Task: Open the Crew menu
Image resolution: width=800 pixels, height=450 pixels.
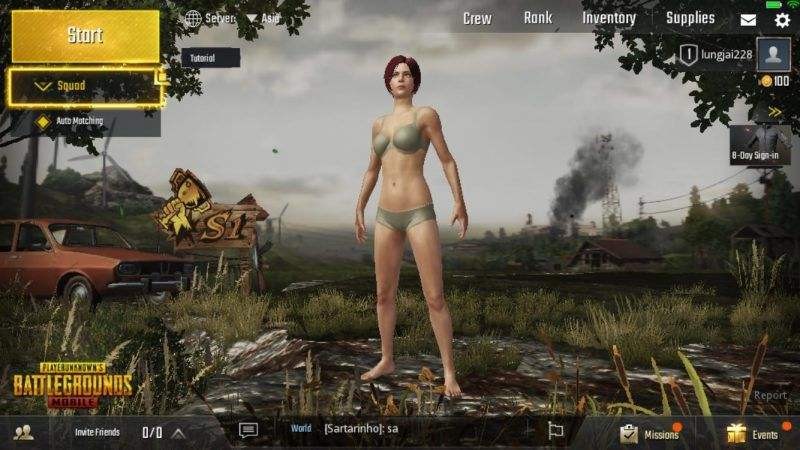Action: tap(476, 18)
